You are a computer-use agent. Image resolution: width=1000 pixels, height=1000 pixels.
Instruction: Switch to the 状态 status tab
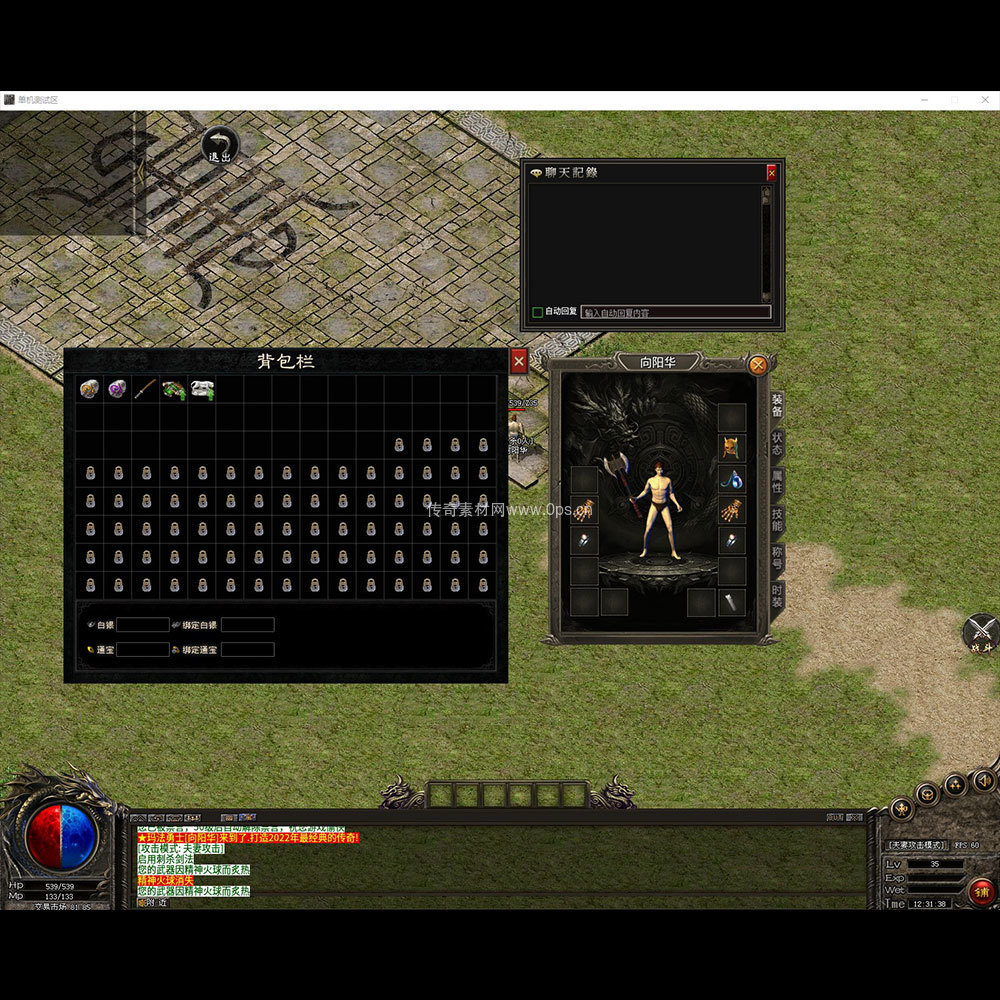[x=777, y=445]
